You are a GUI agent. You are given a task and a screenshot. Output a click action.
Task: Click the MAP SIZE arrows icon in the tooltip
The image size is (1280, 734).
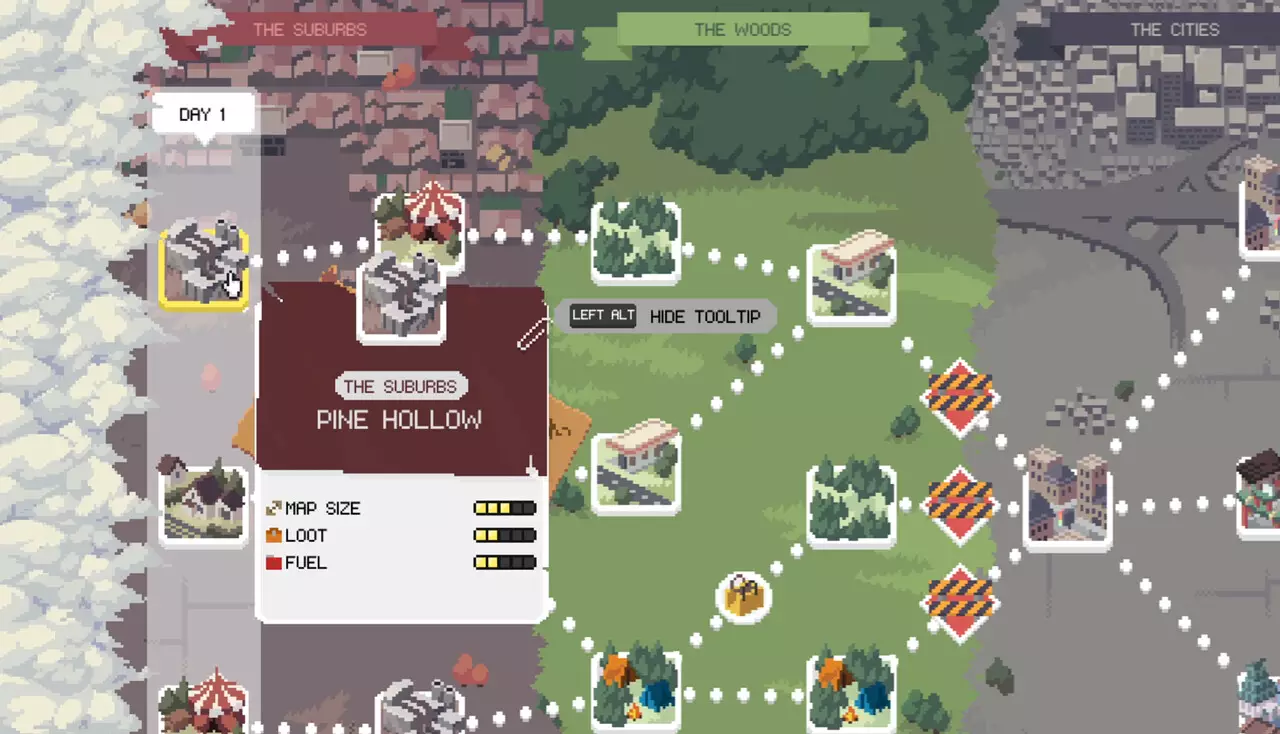point(272,507)
